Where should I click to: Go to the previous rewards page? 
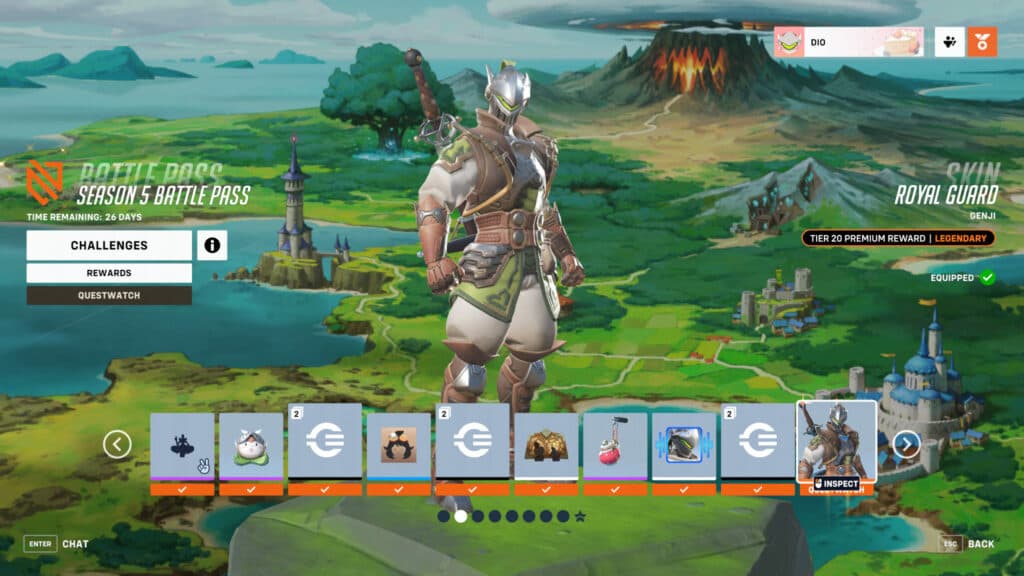tap(117, 444)
